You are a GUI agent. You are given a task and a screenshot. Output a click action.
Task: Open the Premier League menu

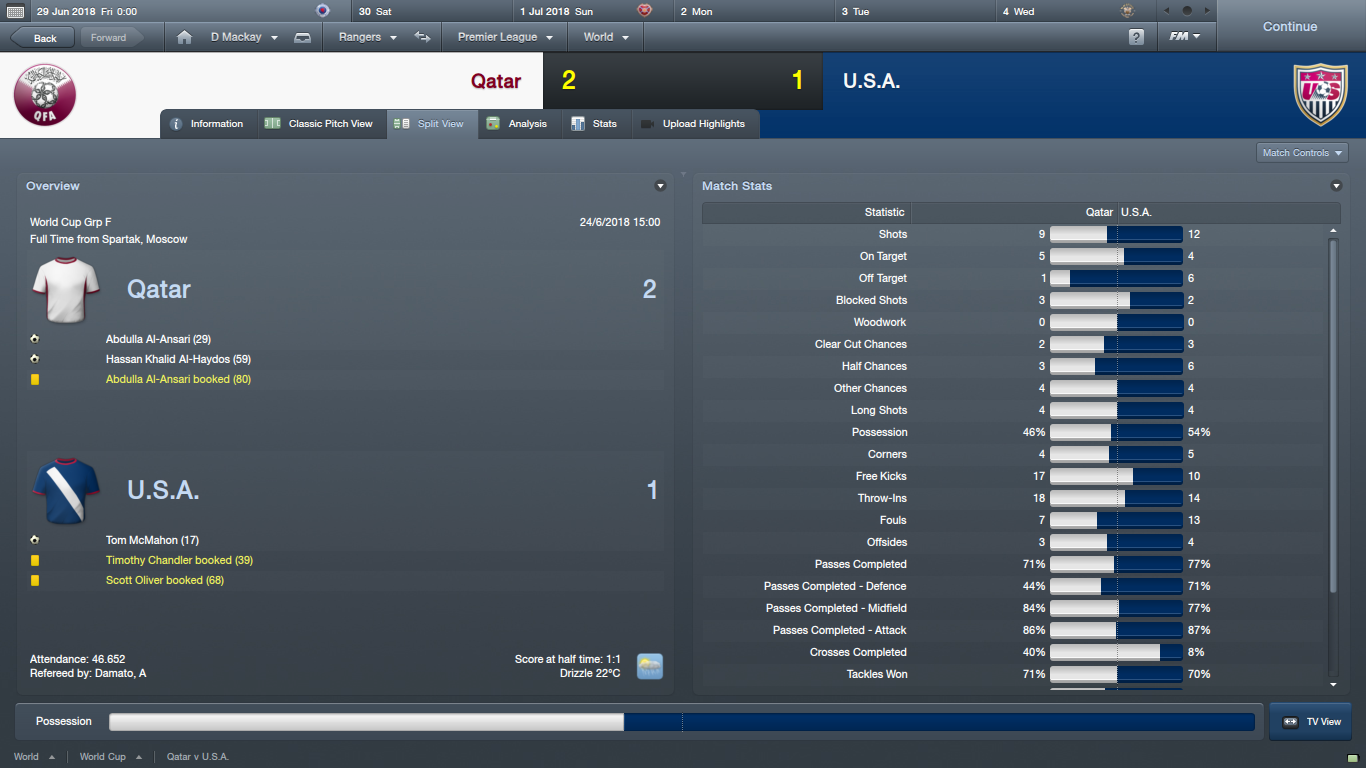(505, 37)
